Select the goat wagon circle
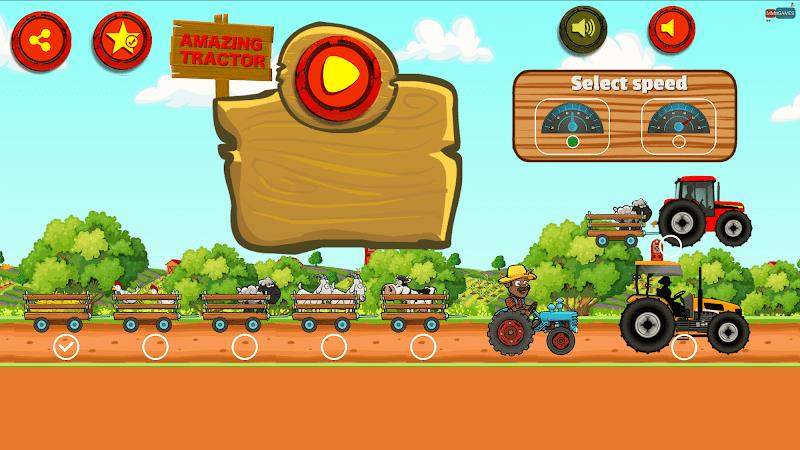 tap(333, 347)
